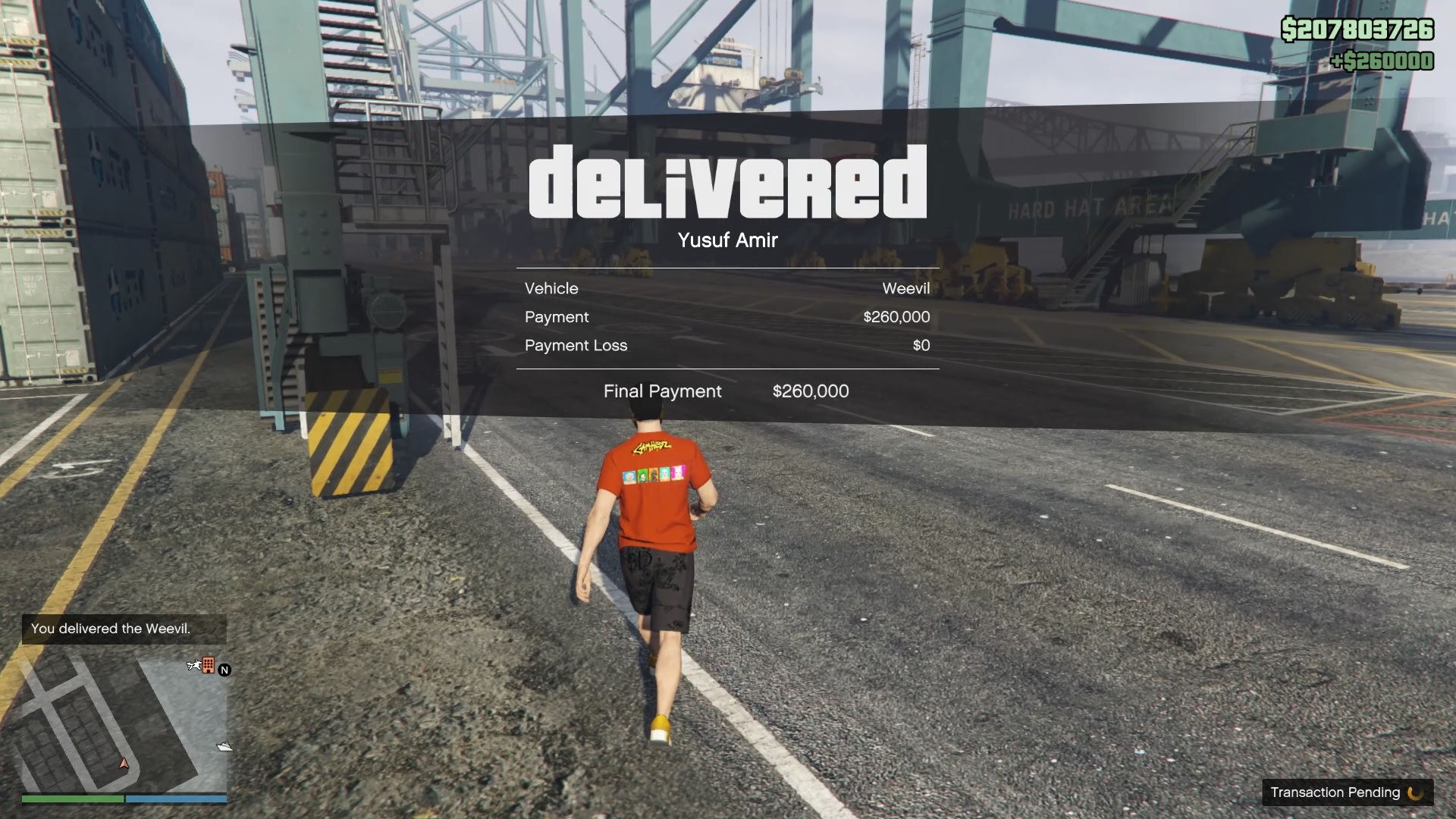Viewport: 1456px width, 819px height.
Task: Select the player arrow on the minimap
Action: pyautogui.click(x=124, y=764)
